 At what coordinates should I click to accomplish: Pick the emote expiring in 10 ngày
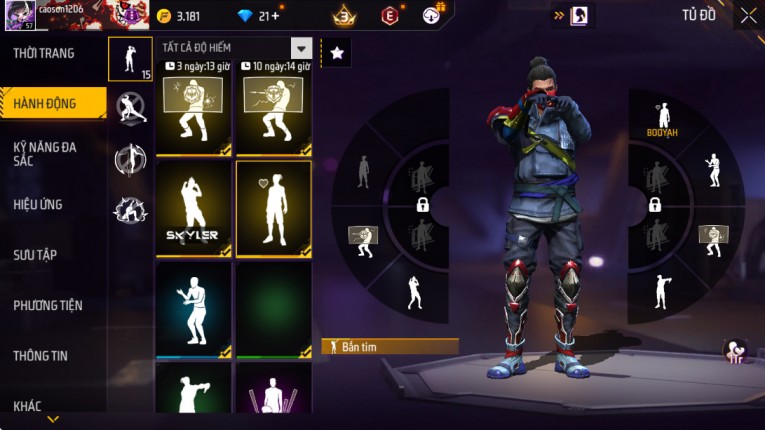(273, 114)
